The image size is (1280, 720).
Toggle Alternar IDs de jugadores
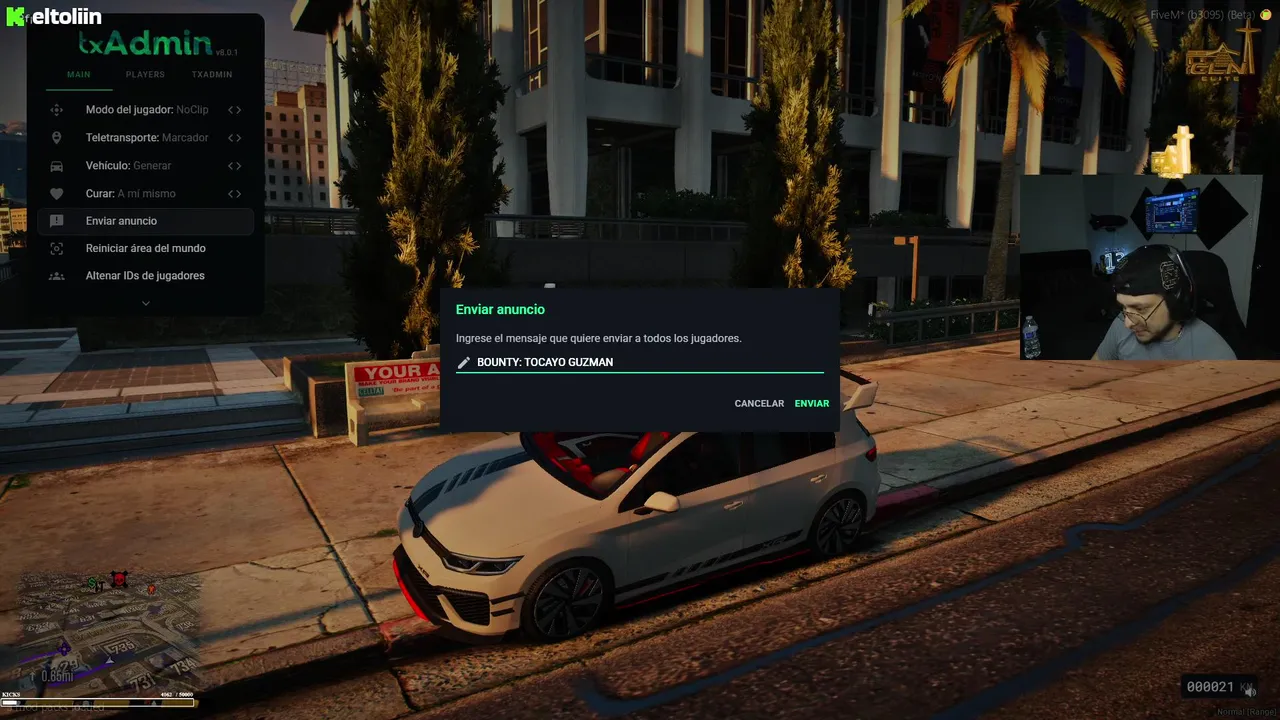(x=145, y=276)
